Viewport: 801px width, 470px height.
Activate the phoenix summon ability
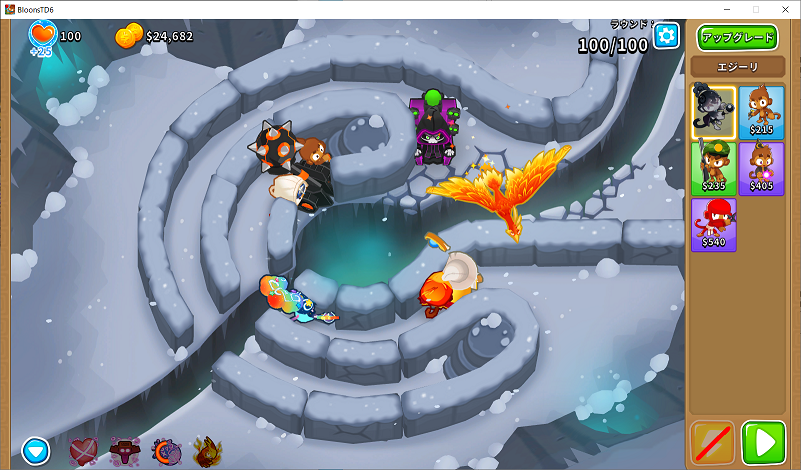coord(207,451)
